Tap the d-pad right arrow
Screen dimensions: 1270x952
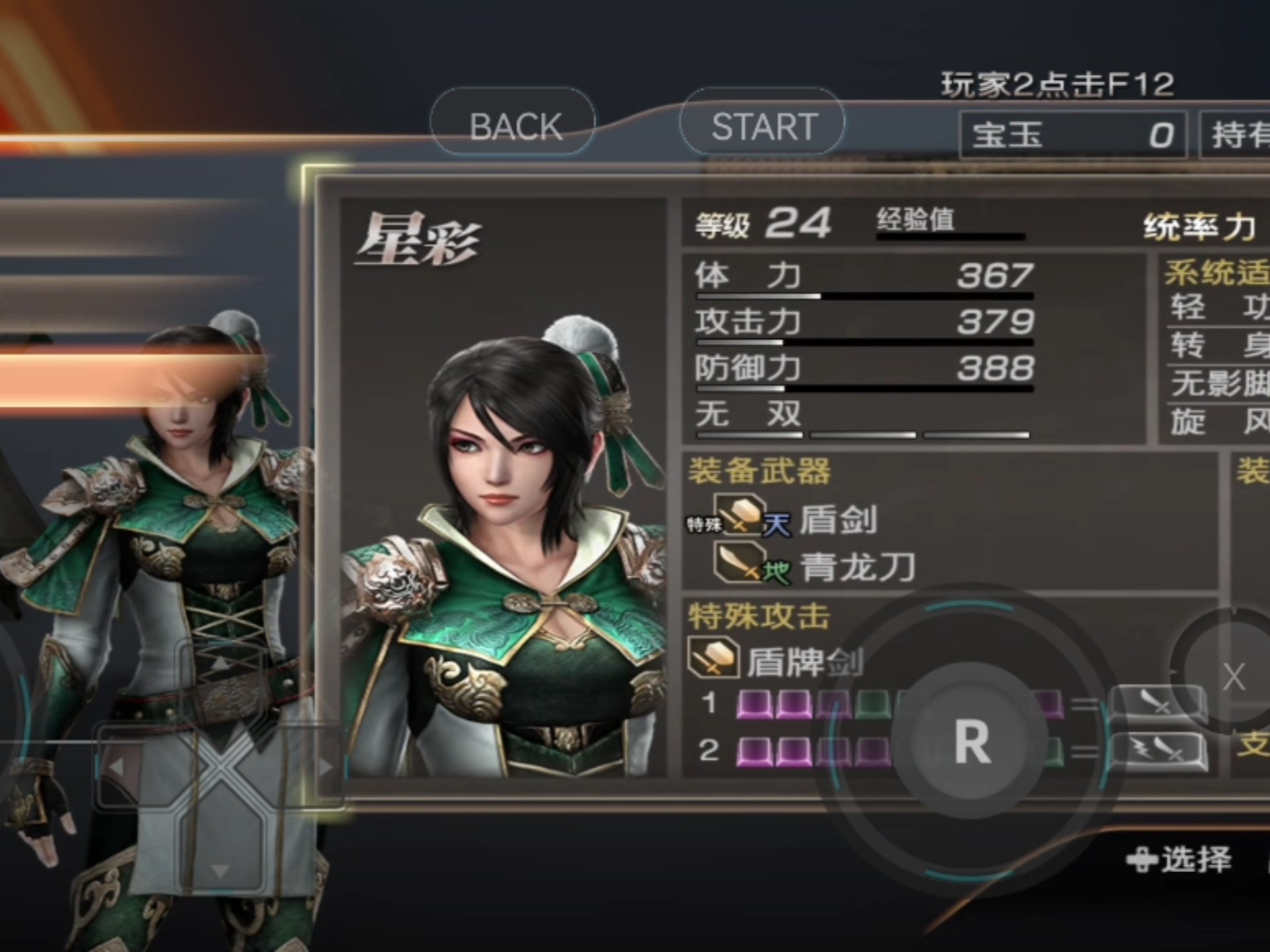[325, 767]
